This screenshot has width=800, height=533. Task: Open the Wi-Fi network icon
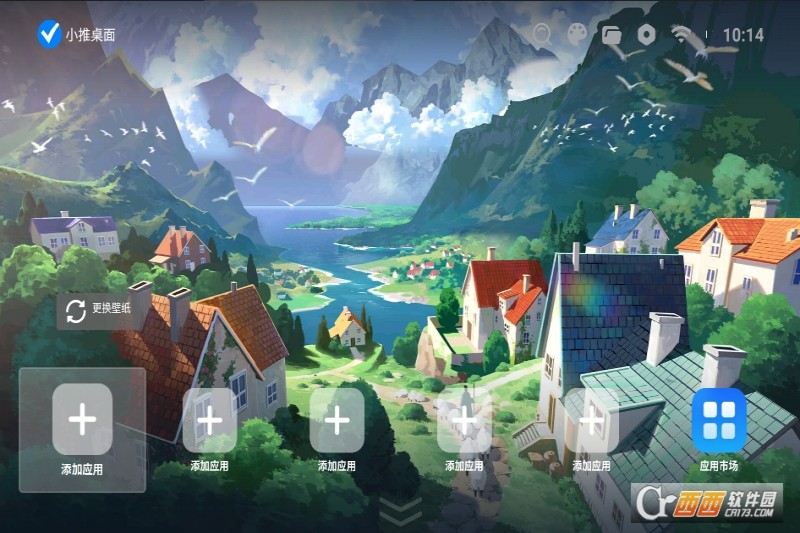pyautogui.click(x=684, y=35)
